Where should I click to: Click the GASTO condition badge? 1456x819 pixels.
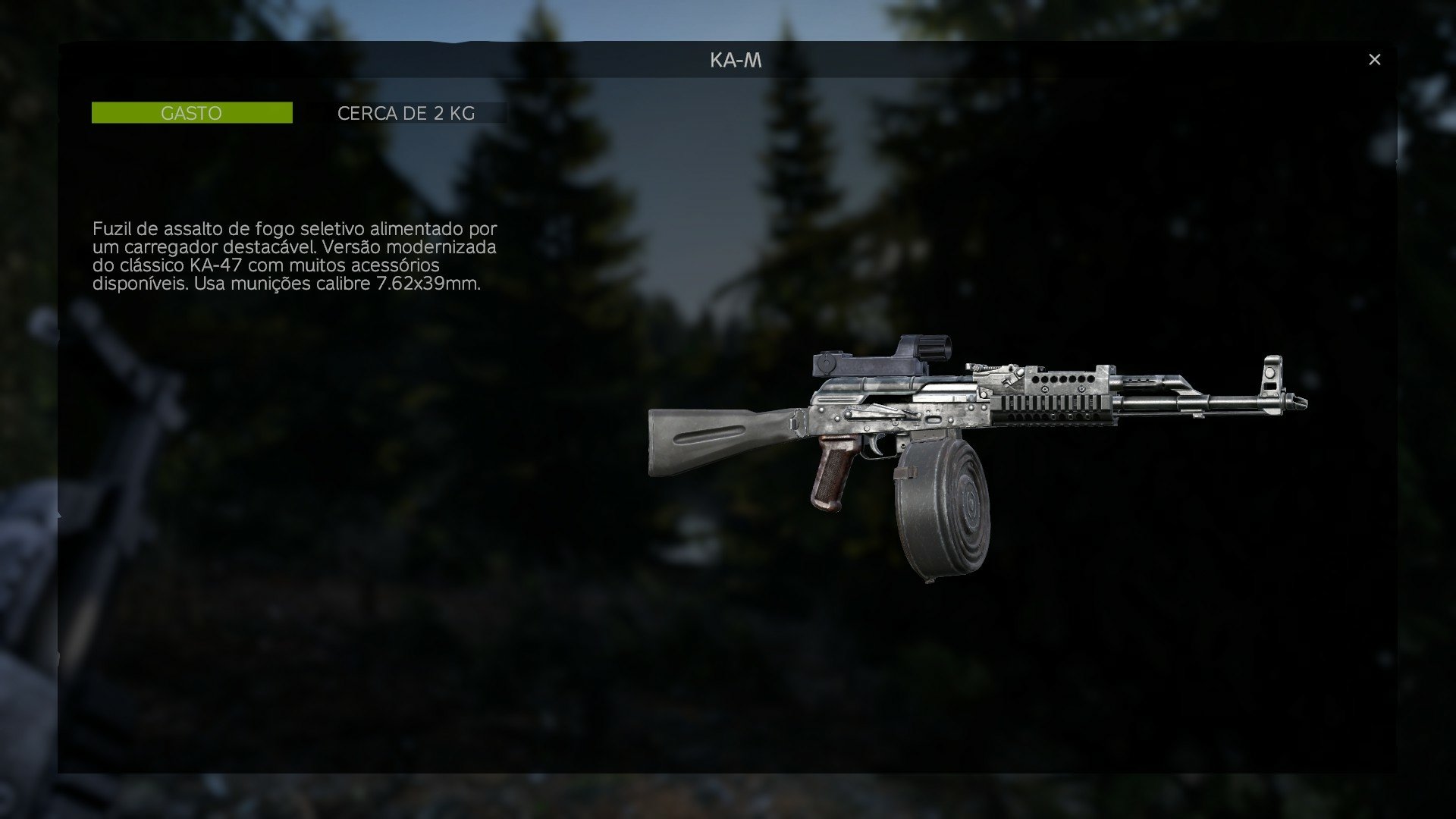pos(191,112)
